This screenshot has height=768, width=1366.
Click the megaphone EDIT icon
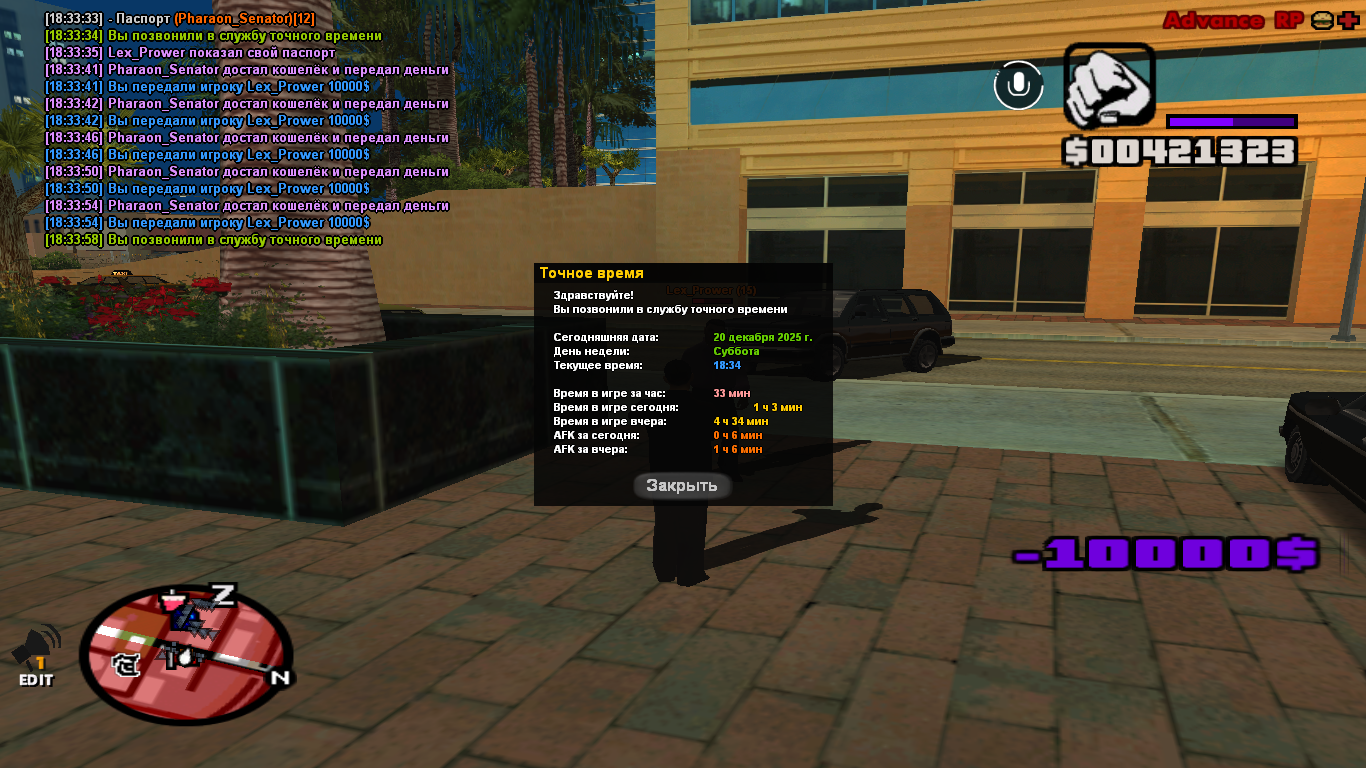36,655
